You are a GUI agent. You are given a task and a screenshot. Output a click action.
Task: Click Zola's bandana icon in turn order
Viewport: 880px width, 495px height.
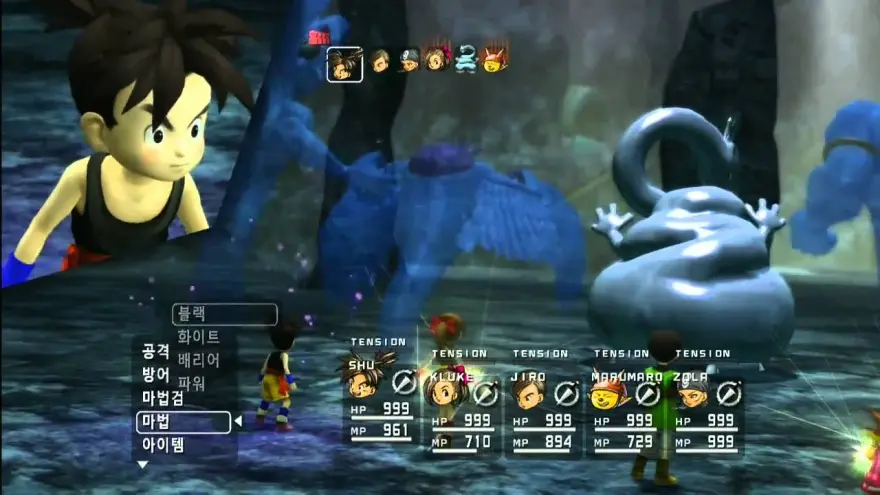pyautogui.click(x=409, y=61)
